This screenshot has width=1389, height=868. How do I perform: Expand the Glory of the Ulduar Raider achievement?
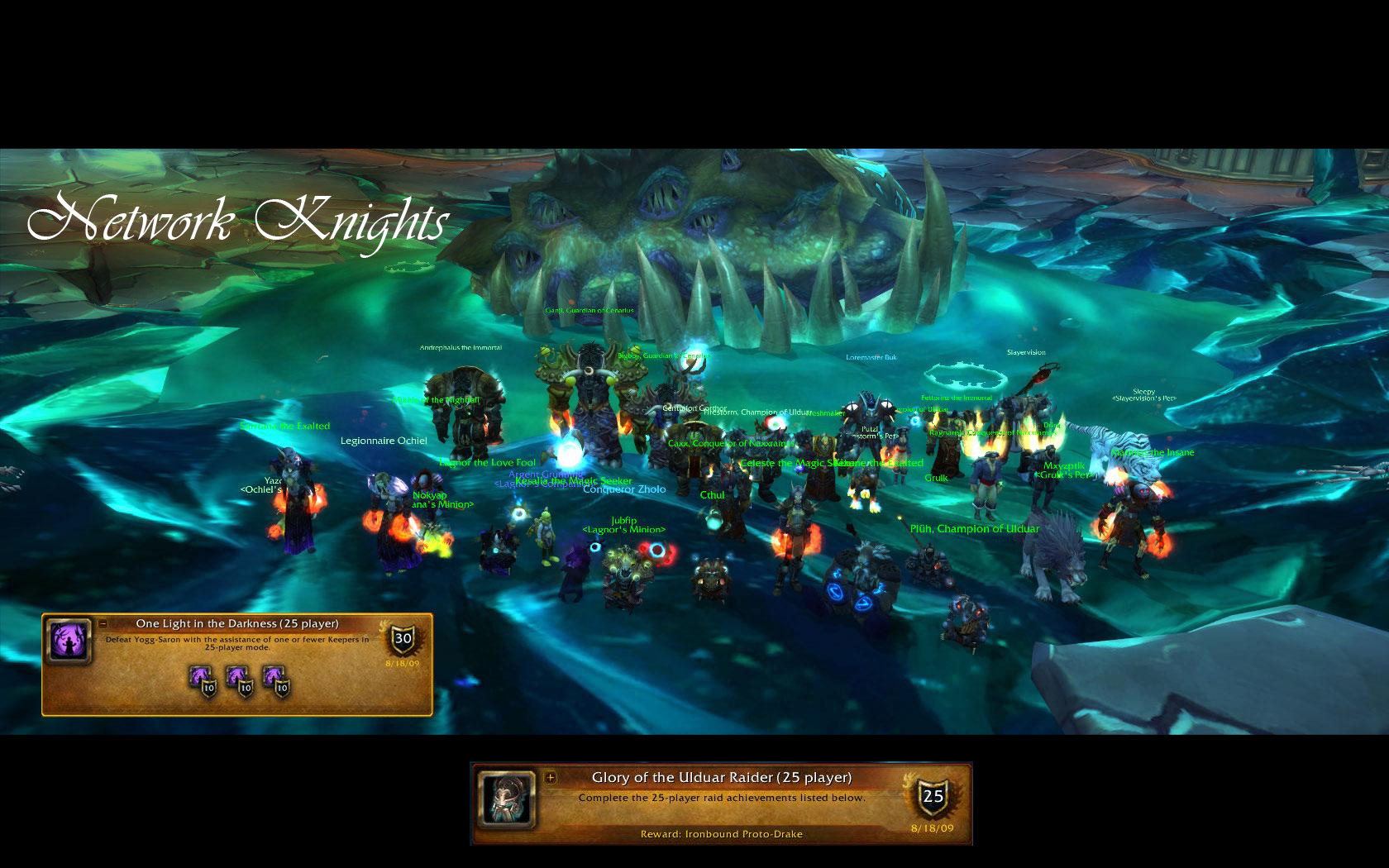coord(551,777)
